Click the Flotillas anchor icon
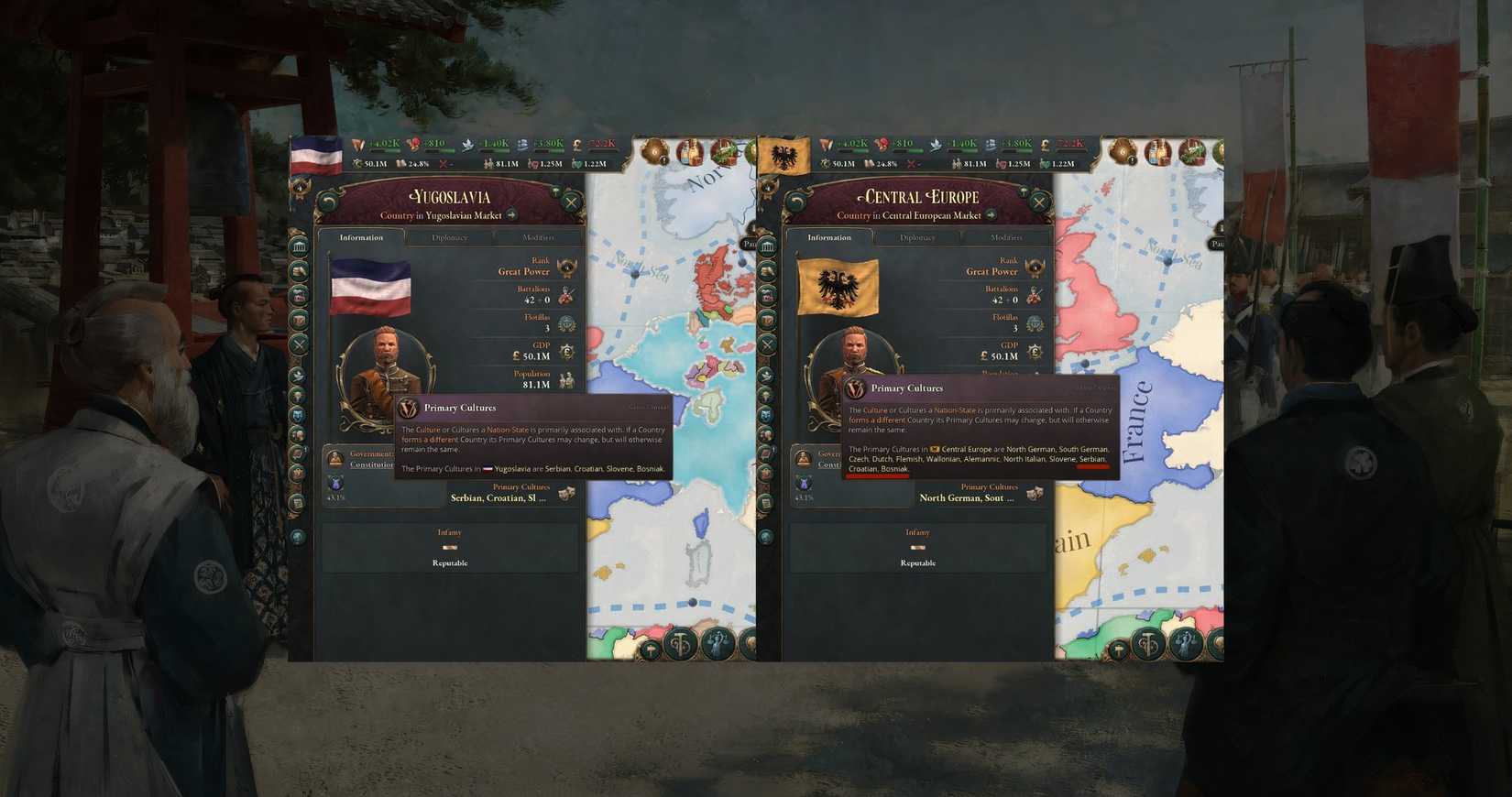The image size is (1512, 797). click(565, 322)
